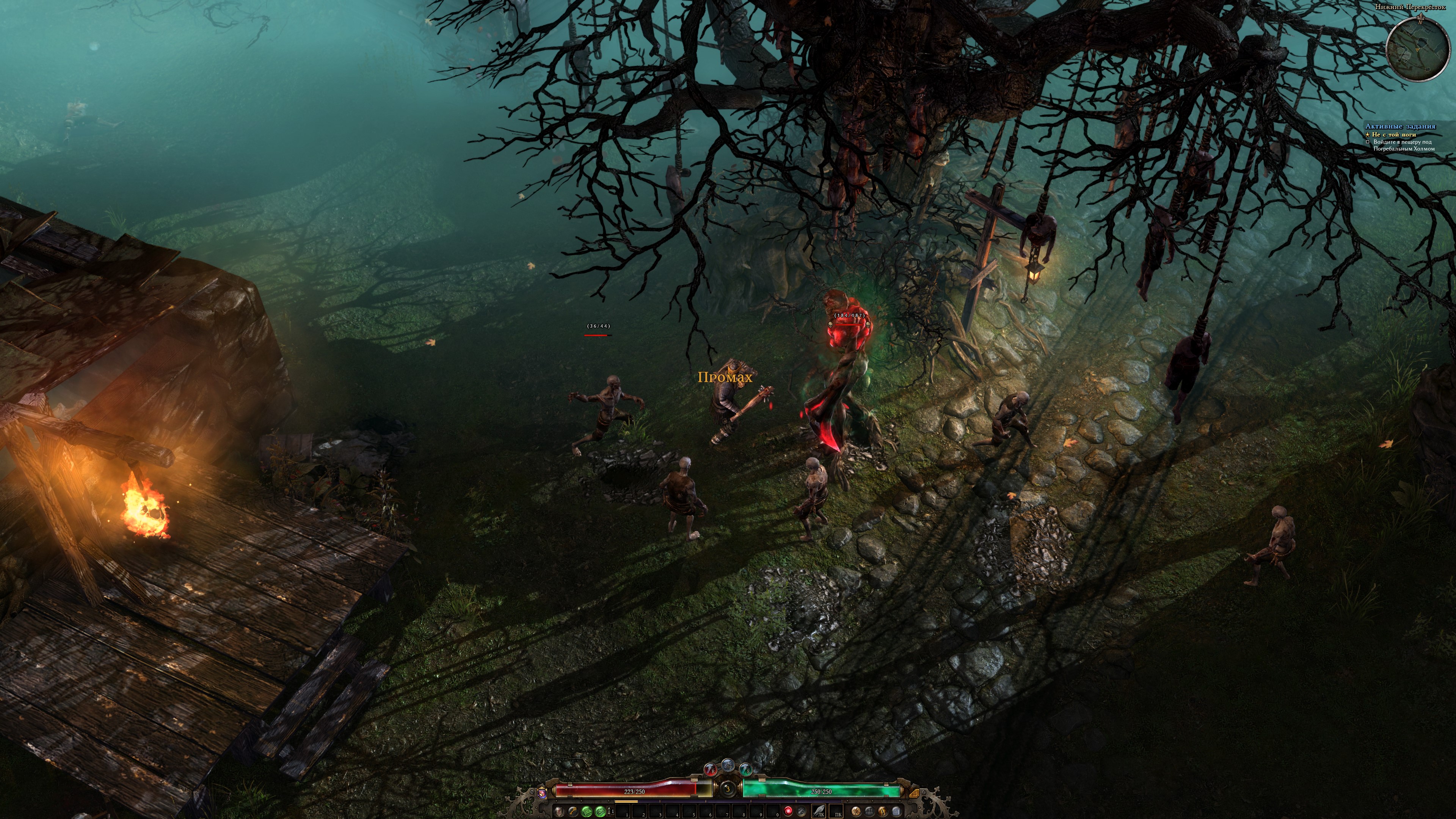Click the green face portrait icon

tap(600, 811)
